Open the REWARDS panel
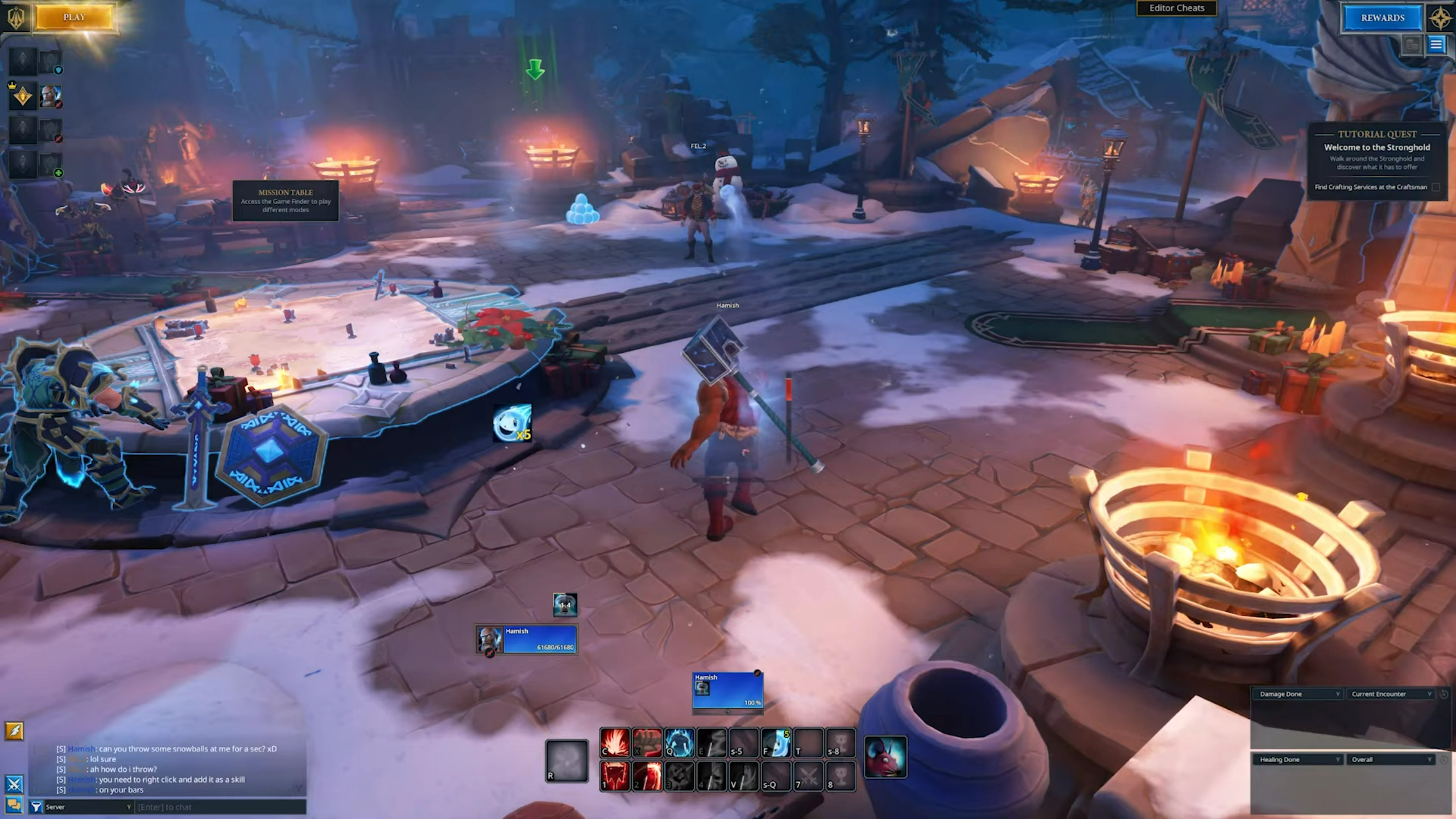Screen dimensions: 1456x819 click(x=1382, y=18)
